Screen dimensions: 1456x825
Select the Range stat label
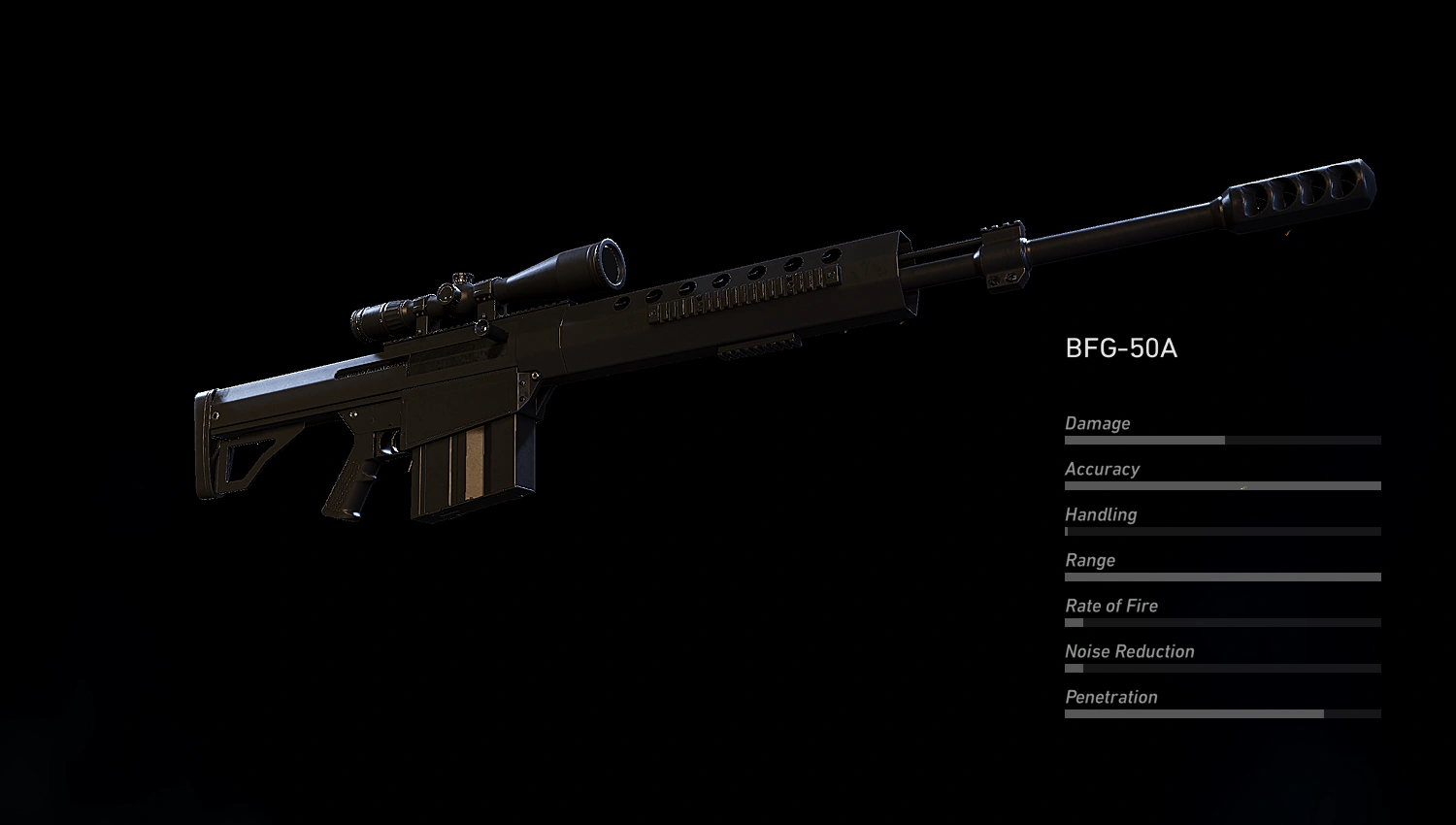[1089, 560]
